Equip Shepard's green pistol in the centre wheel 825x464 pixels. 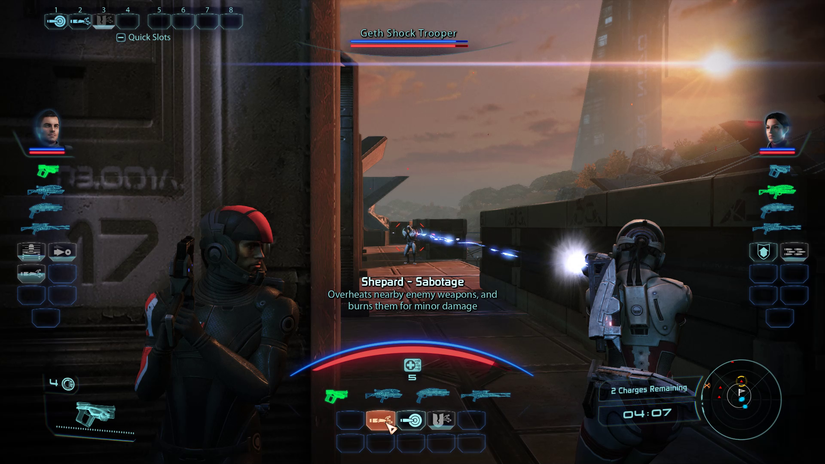[334, 397]
